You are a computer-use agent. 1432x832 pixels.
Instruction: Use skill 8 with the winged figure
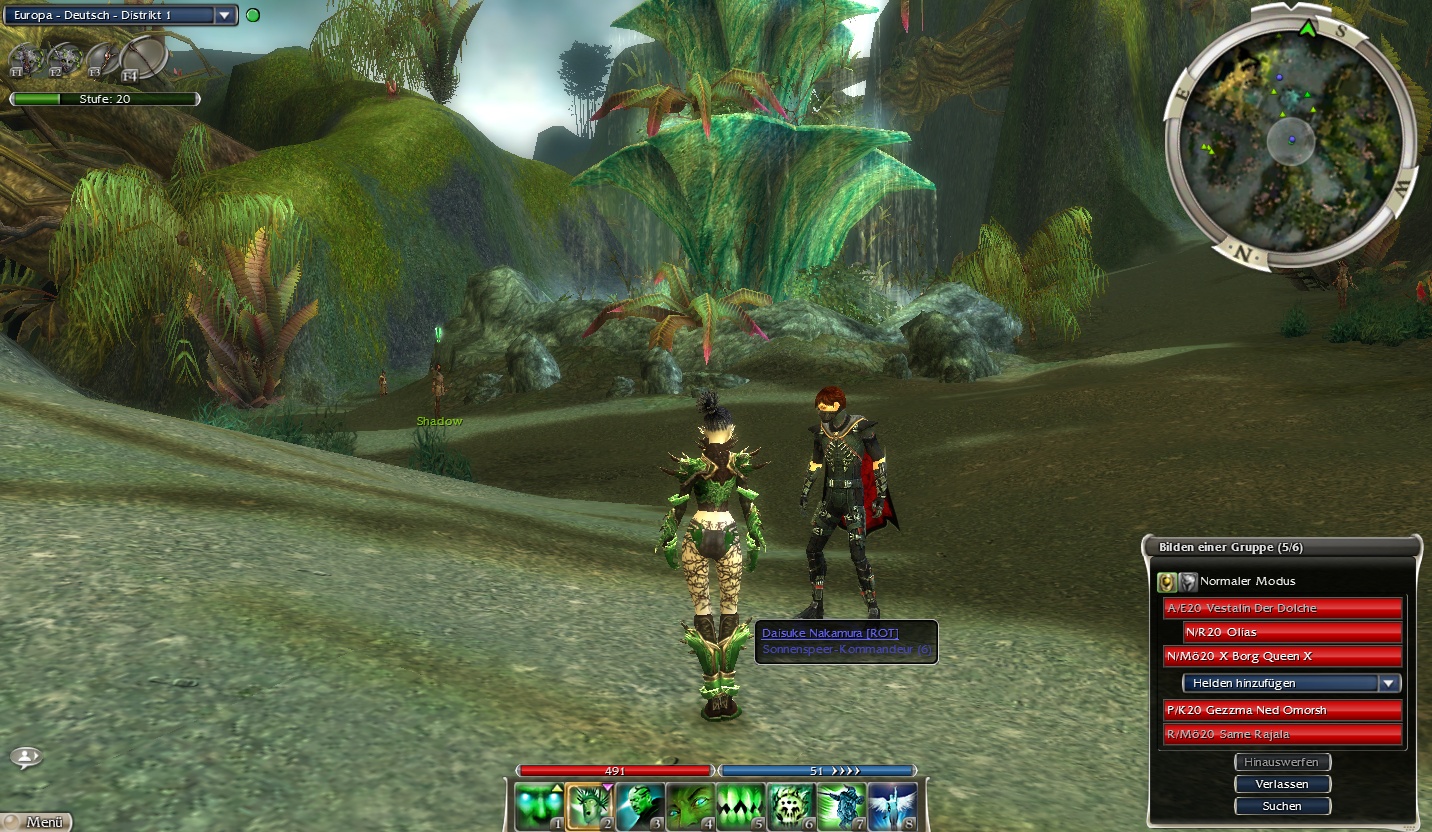(x=892, y=806)
